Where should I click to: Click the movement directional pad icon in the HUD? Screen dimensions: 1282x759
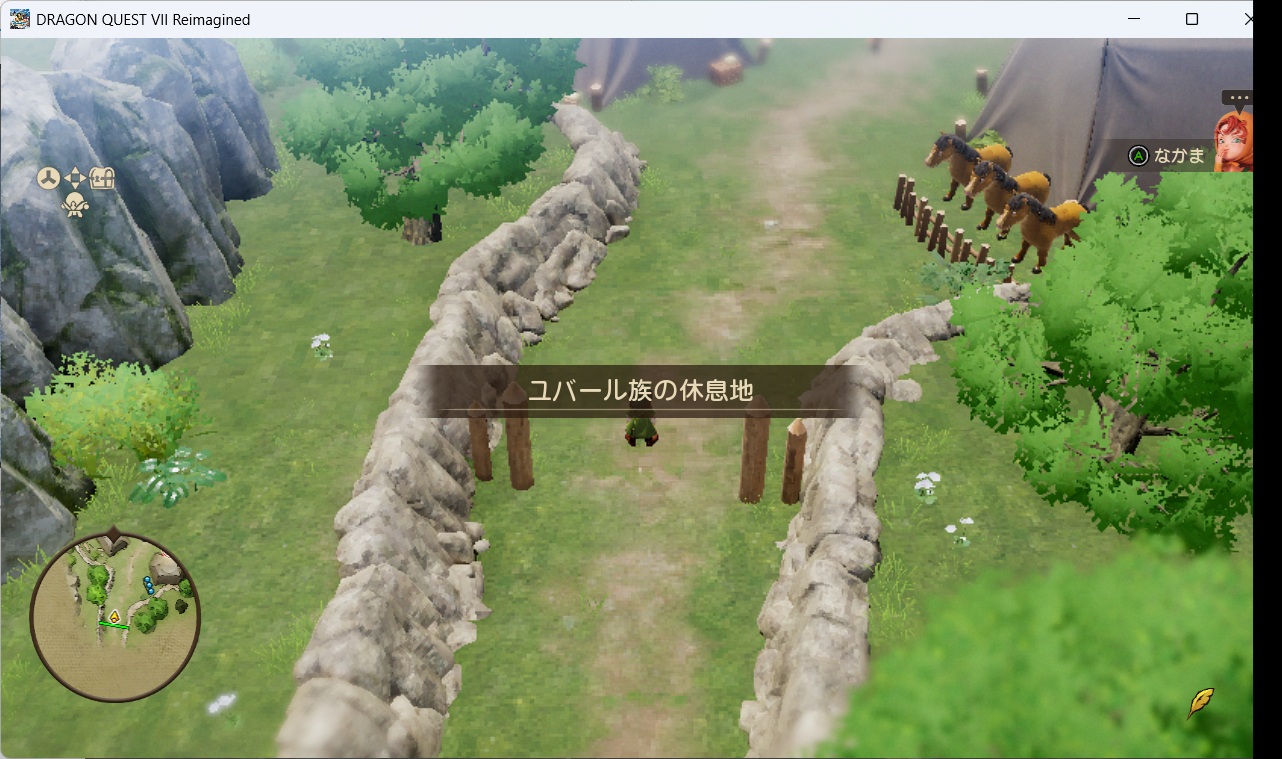(x=75, y=177)
